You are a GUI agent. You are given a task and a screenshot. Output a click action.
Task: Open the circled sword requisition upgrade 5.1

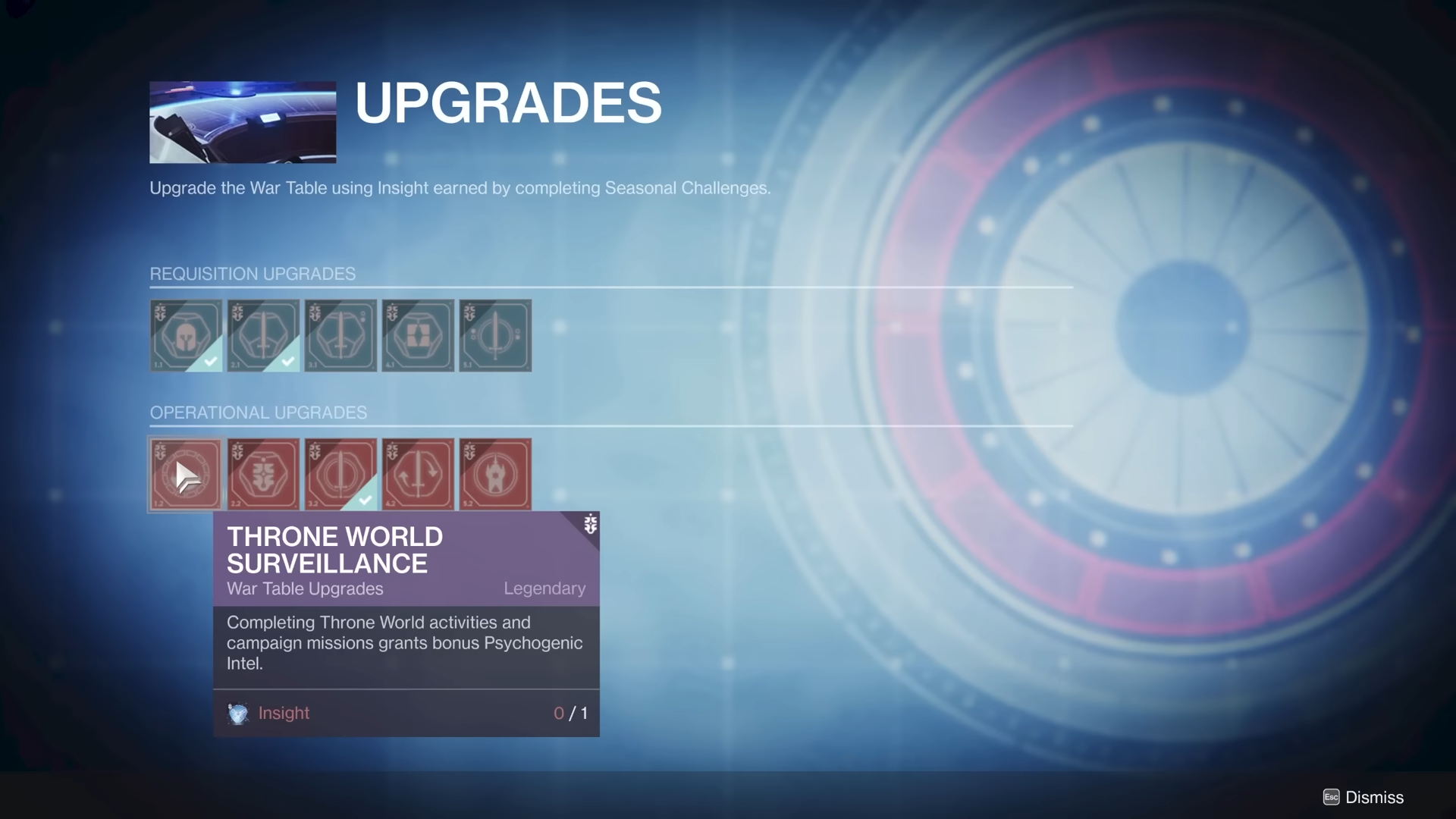495,335
